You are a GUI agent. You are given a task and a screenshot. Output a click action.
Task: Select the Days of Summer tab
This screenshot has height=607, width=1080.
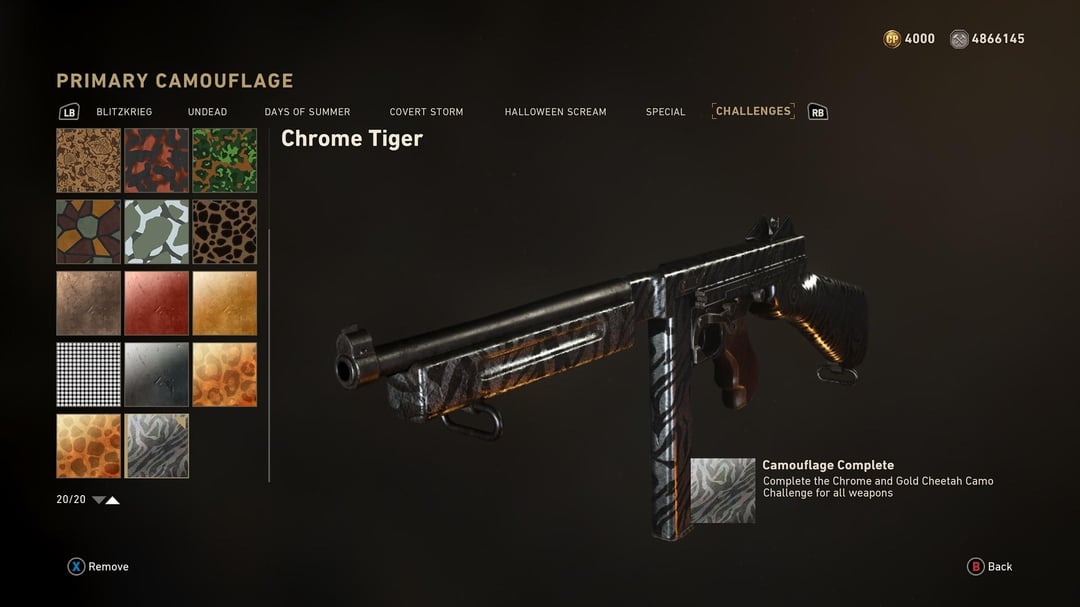307,112
